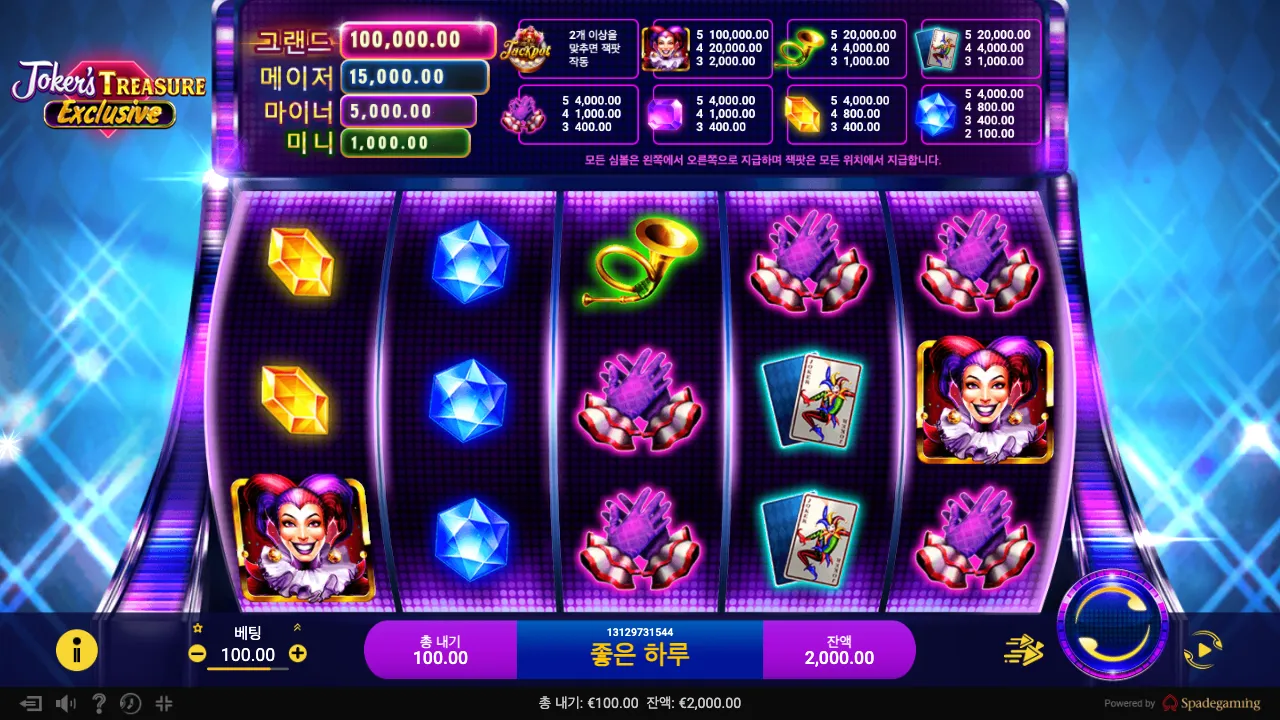The height and width of the screenshot is (720, 1280).
Task: Toggle fullscreen with the resize icon
Action: click(x=163, y=703)
